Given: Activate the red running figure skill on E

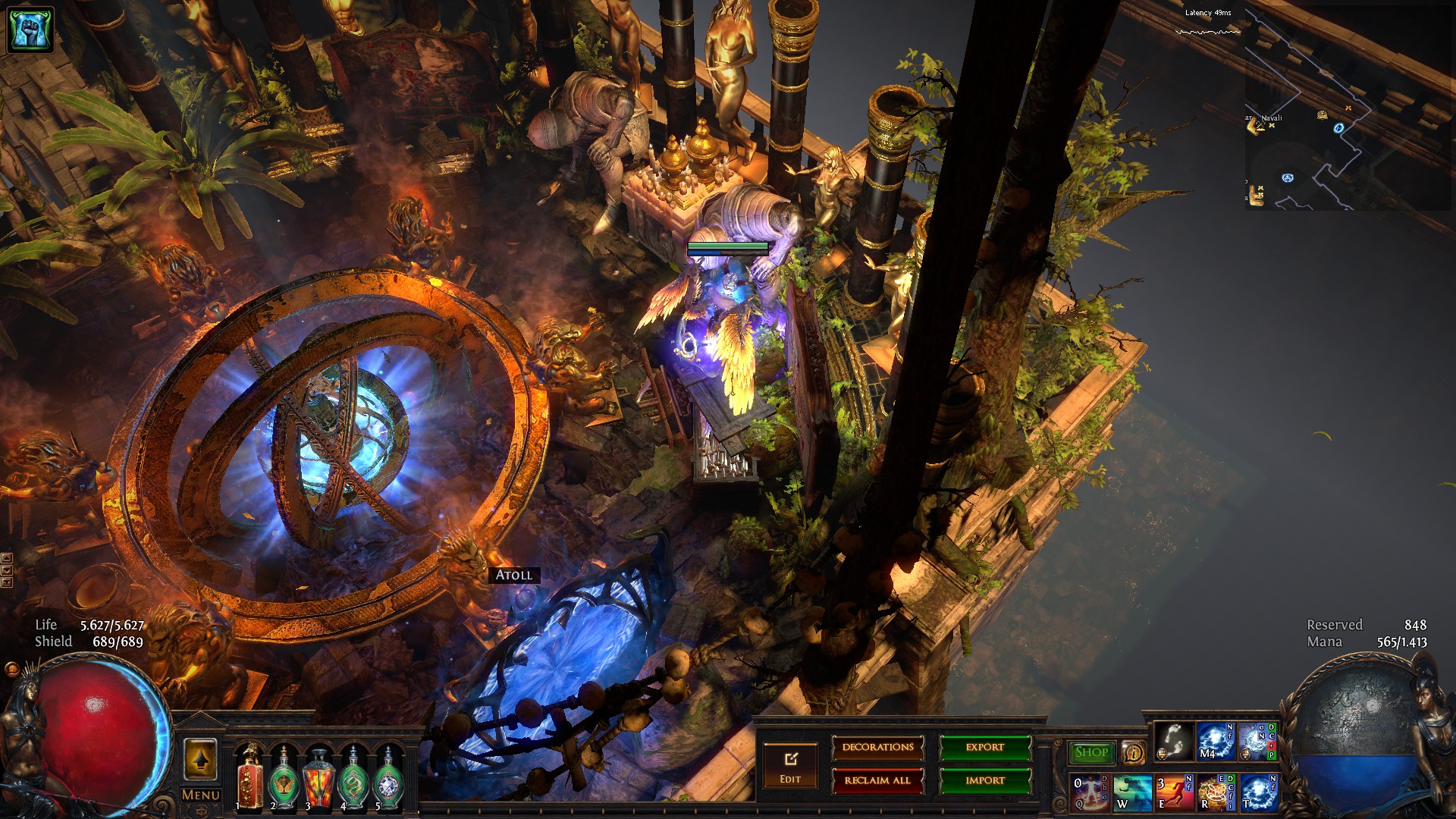Looking at the screenshot, I should [1175, 792].
